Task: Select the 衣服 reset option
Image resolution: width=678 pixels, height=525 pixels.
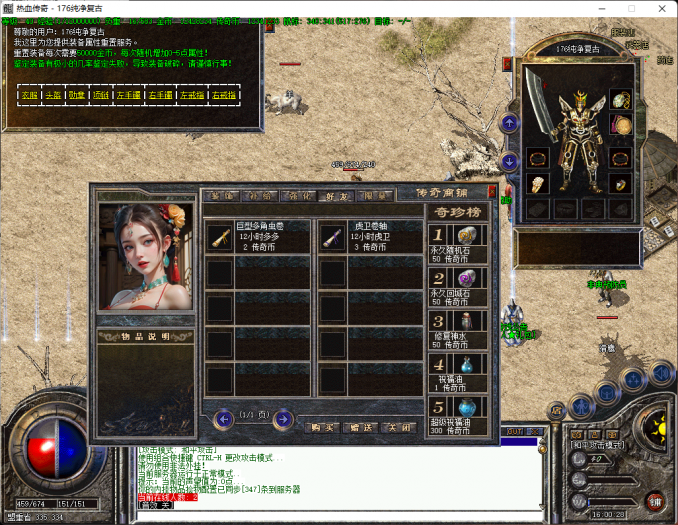Action: (29, 95)
